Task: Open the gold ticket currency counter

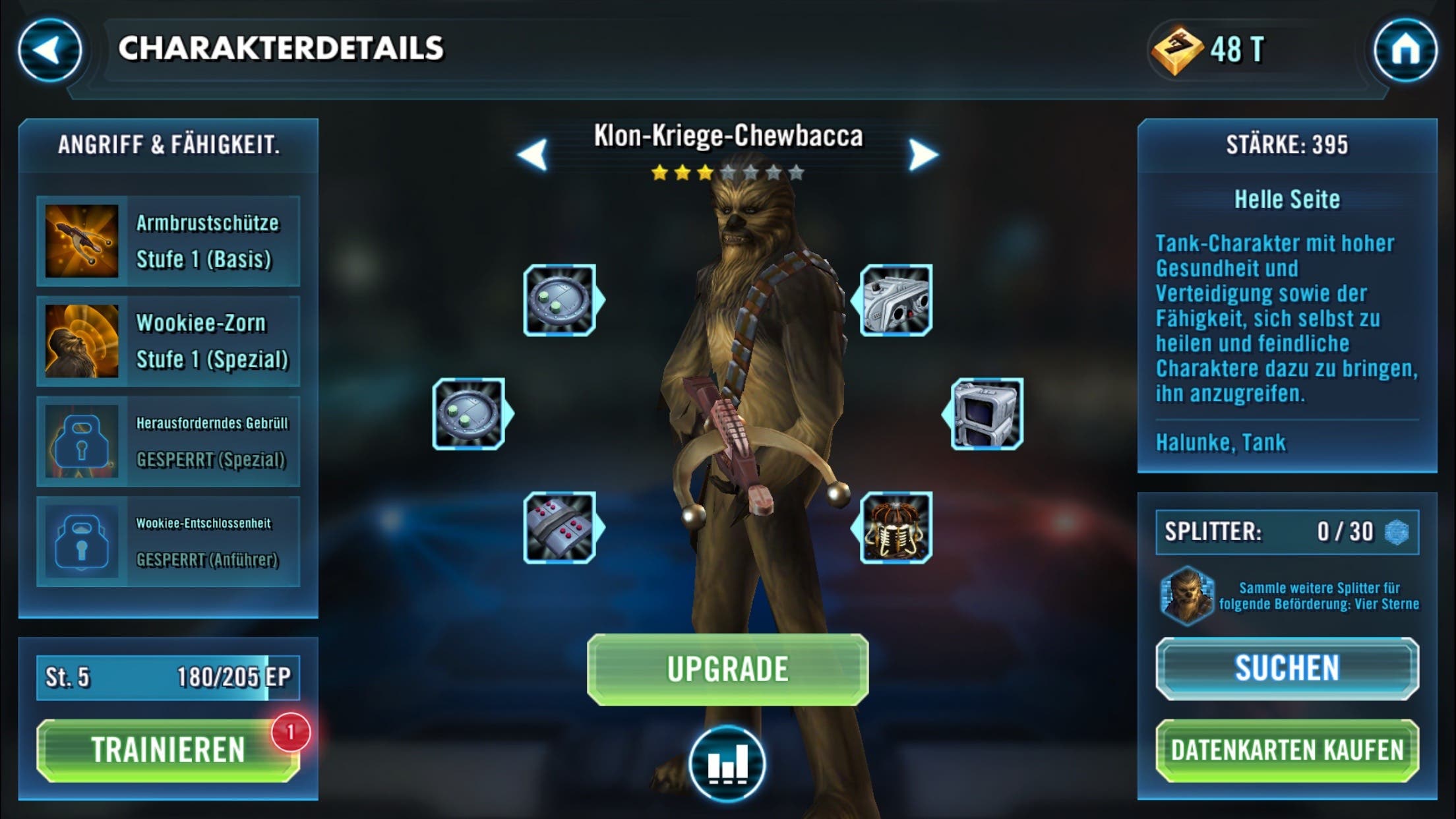Action: click(1210, 50)
